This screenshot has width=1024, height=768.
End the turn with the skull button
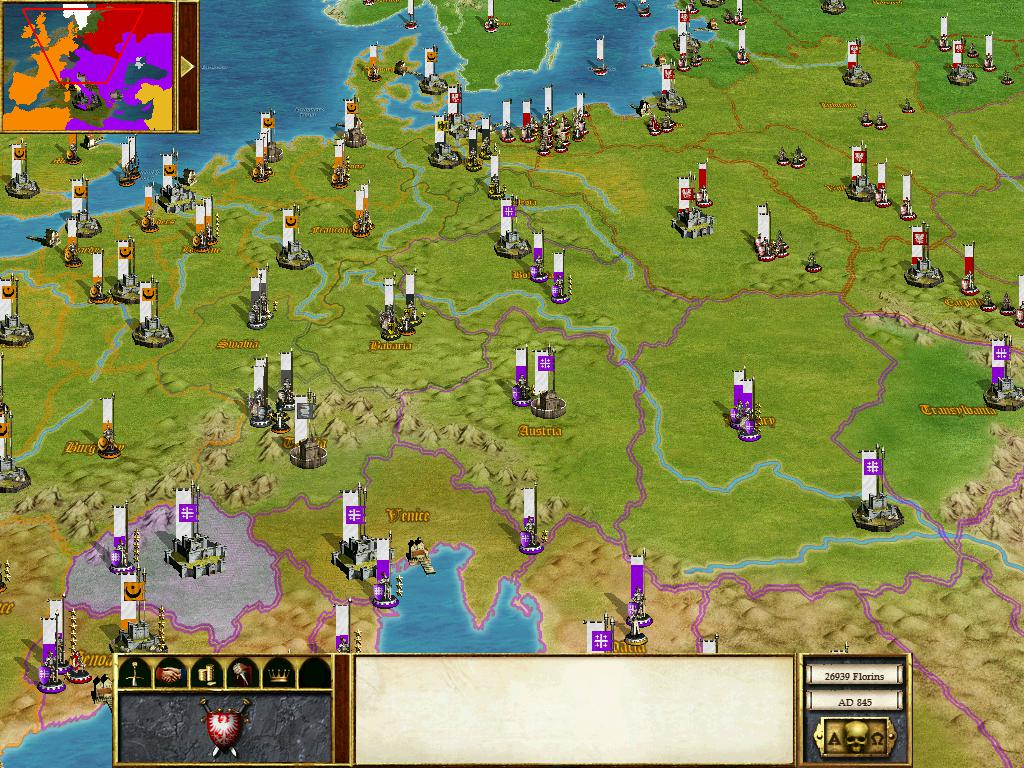click(853, 739)
